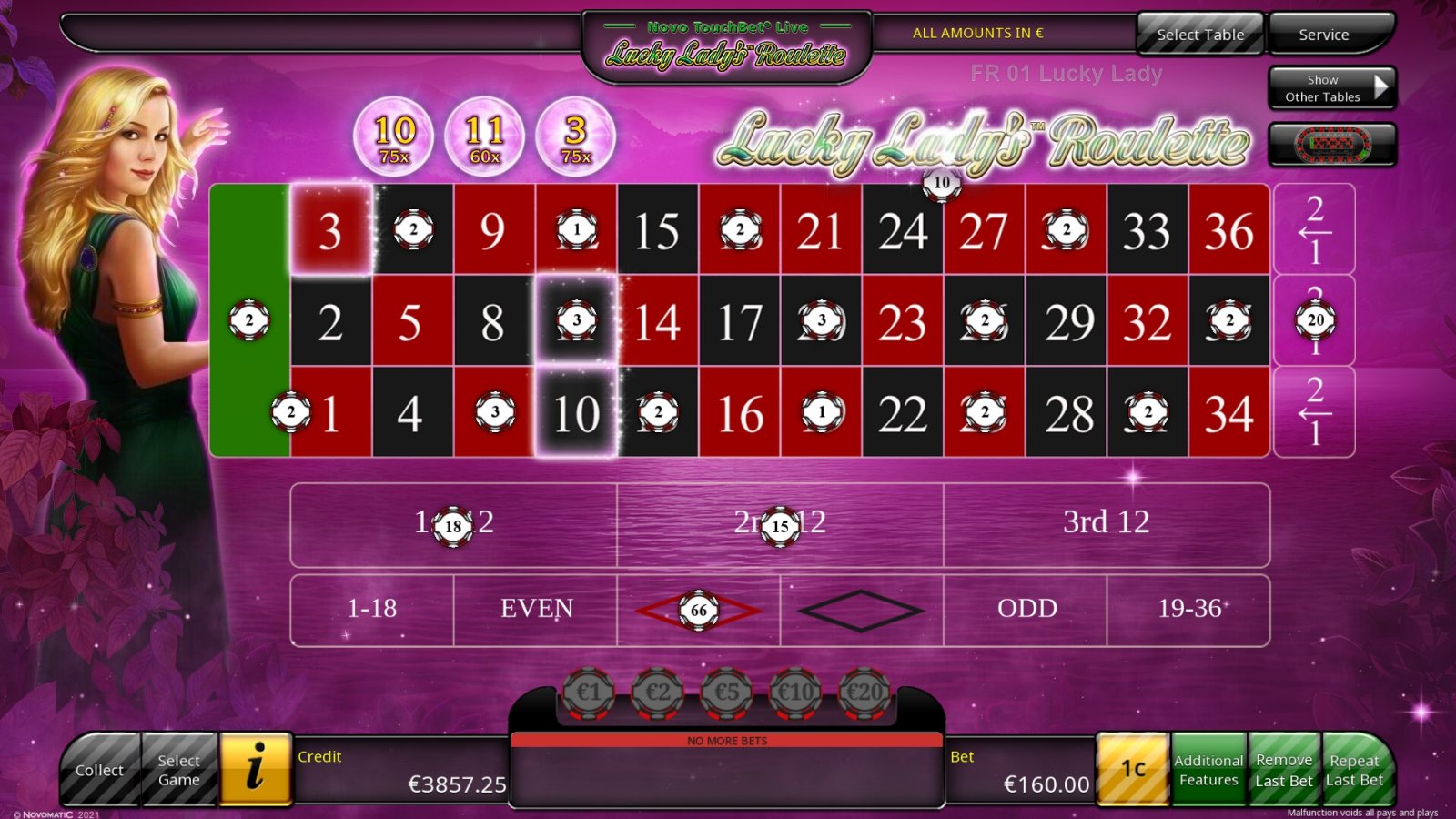Open the Select Table menu
This screenshot has height=819, width=1456.
[1199, 34]
